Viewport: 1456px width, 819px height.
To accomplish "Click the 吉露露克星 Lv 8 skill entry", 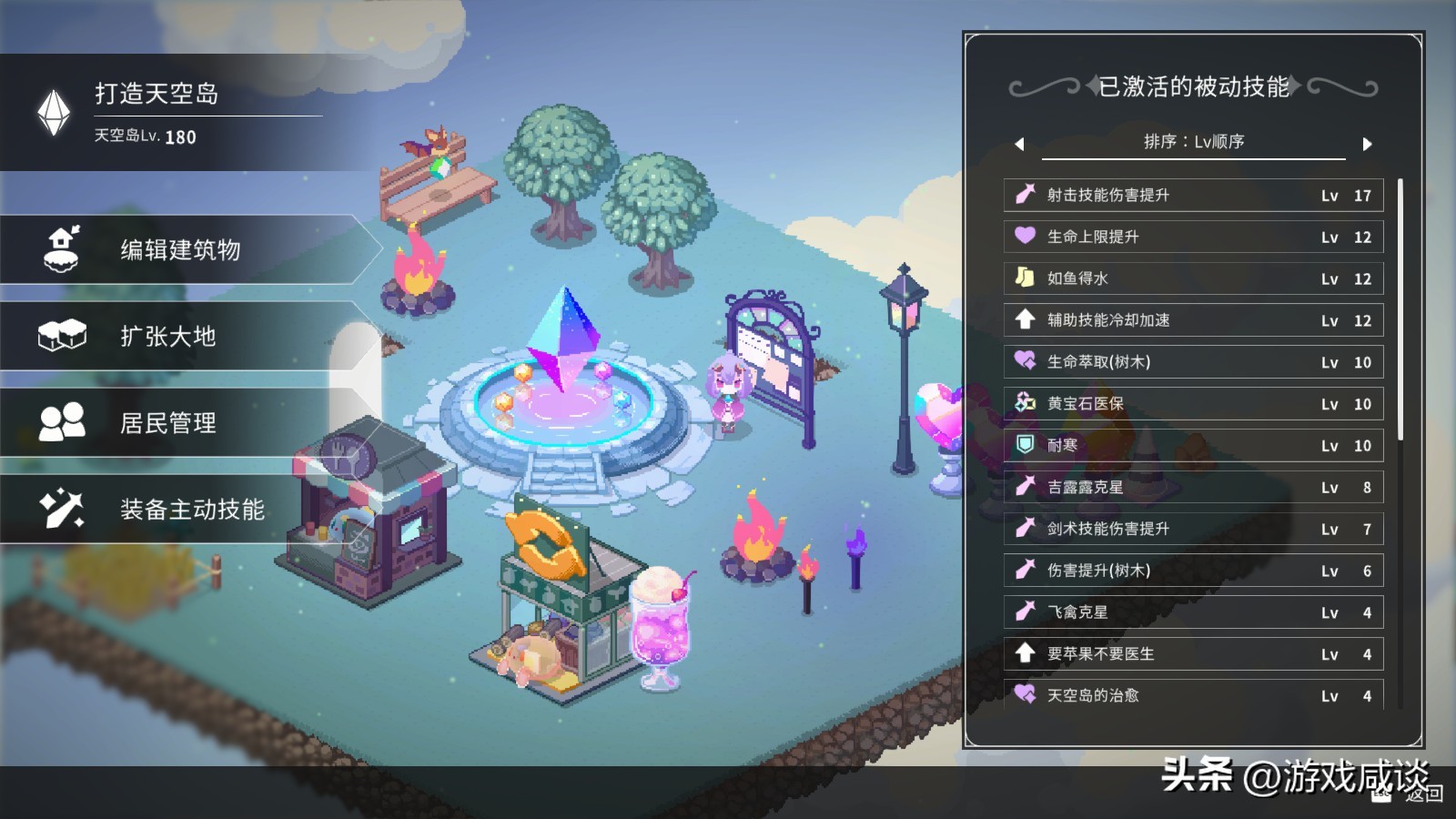I will [x=1192, y=487].
